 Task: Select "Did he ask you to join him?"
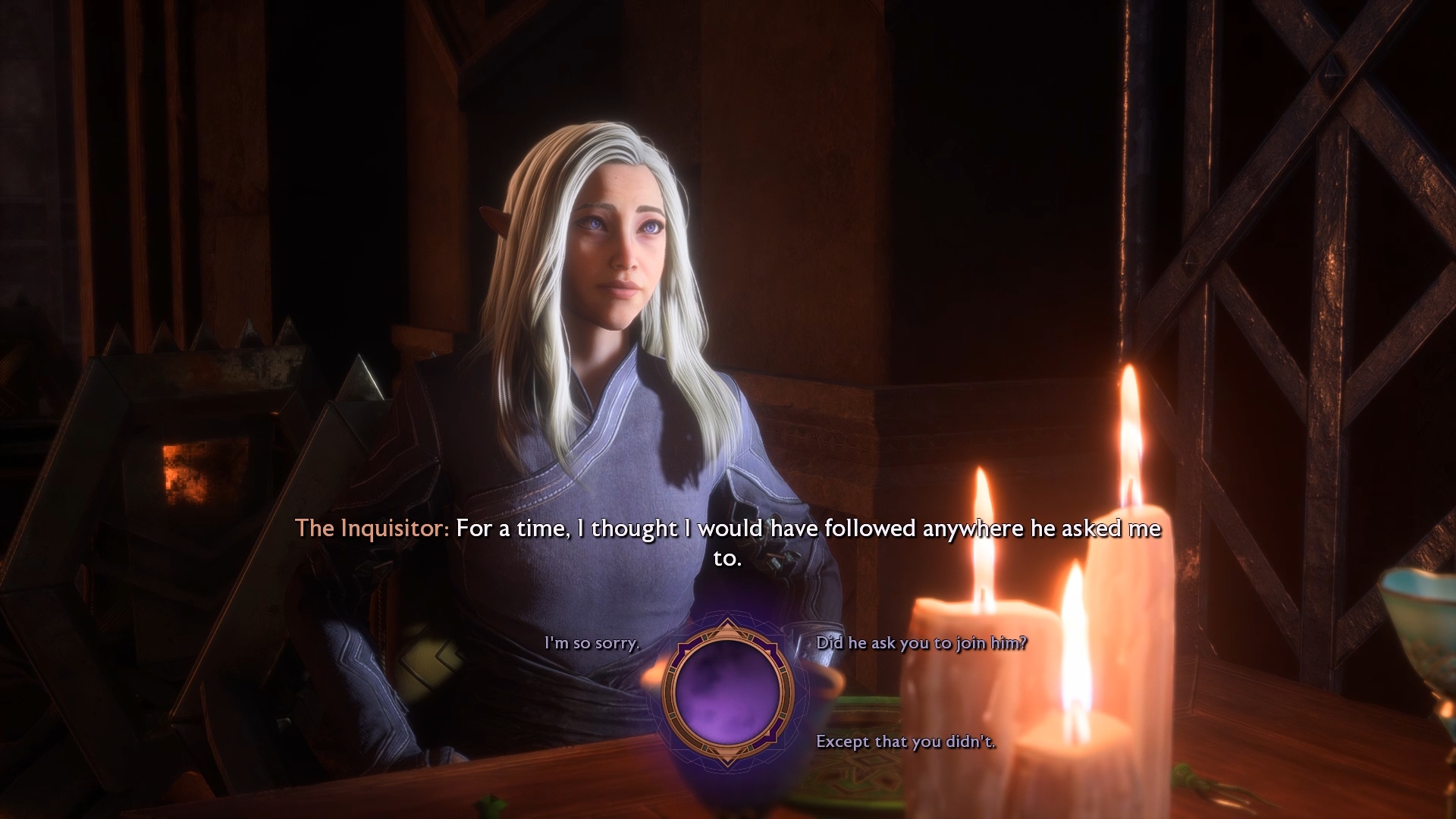[921, 643]
